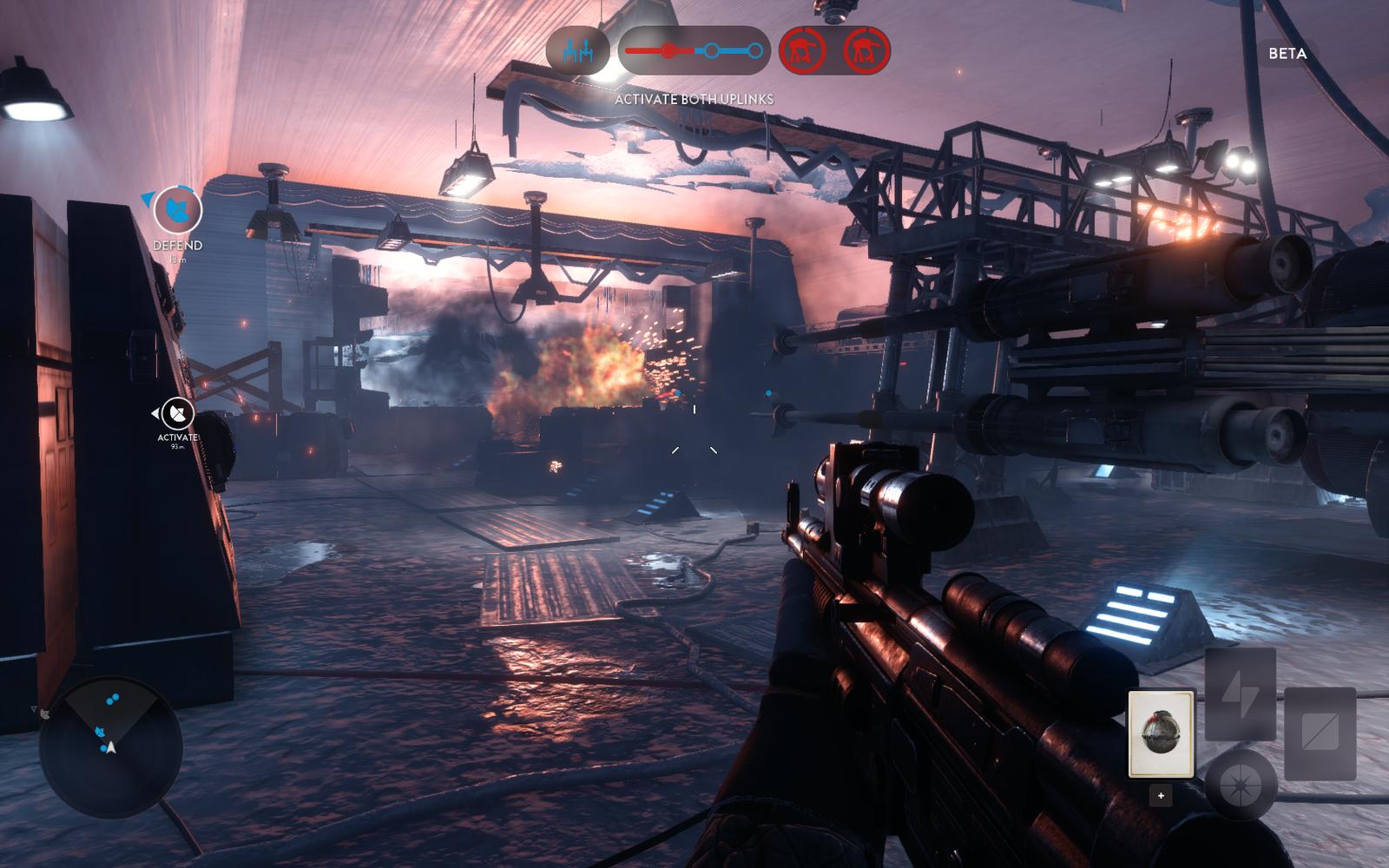
Task: Select the Defend uplink objective marker
Action: pyautogui.click(x=178, y=210)
